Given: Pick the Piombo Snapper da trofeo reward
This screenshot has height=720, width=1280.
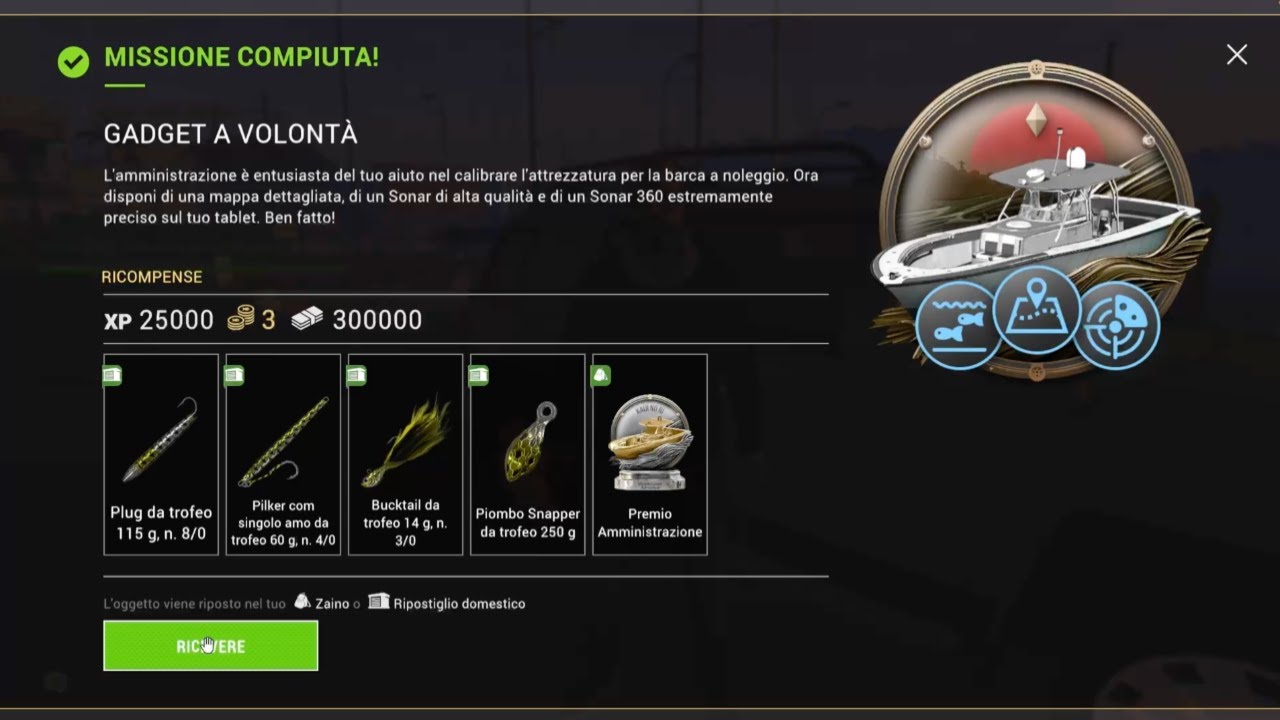Looking at the screenshot, I should [x=527, y=454].
